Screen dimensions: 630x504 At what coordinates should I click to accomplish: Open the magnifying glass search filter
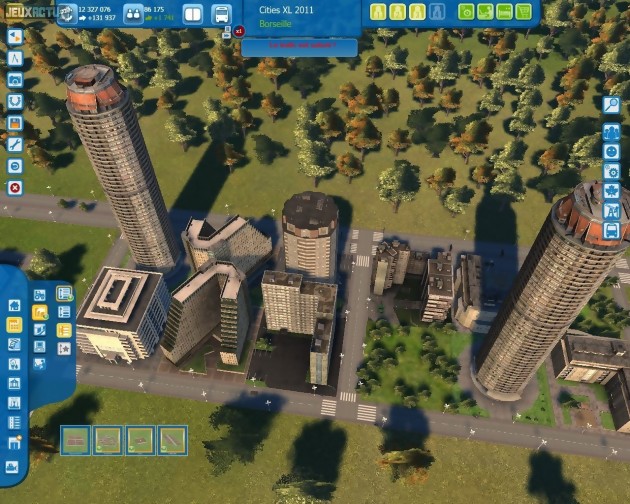(x=612, y=104)
